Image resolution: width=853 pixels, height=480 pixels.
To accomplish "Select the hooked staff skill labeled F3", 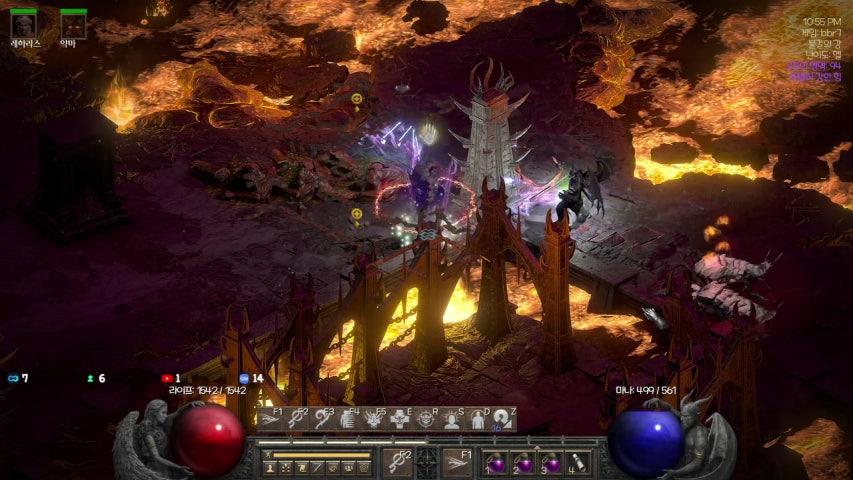I will pyautogui.click(x=322, y=419).
